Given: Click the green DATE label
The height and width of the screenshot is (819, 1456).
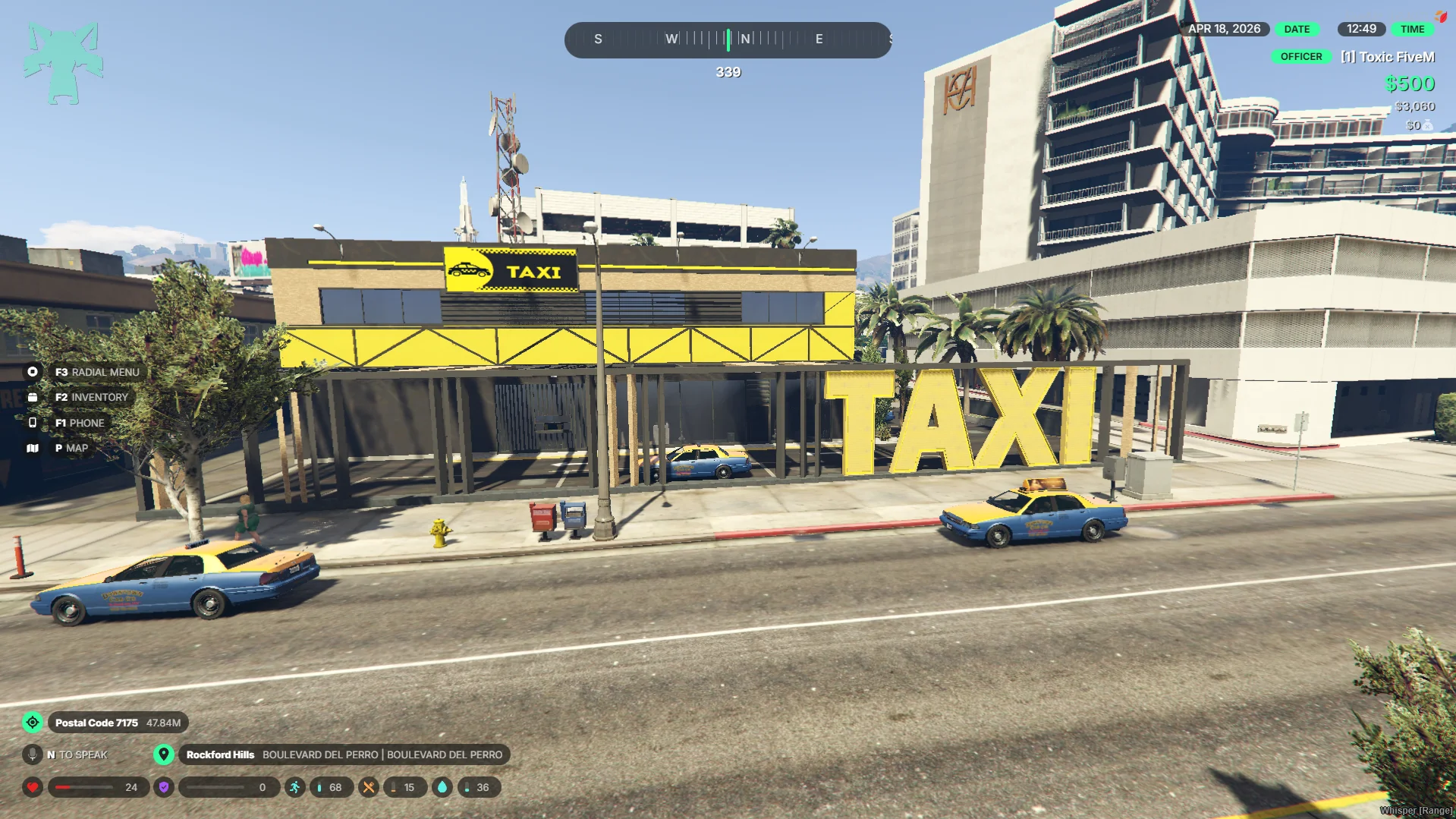Looking at the screenshot, I should click(1297, 29).
